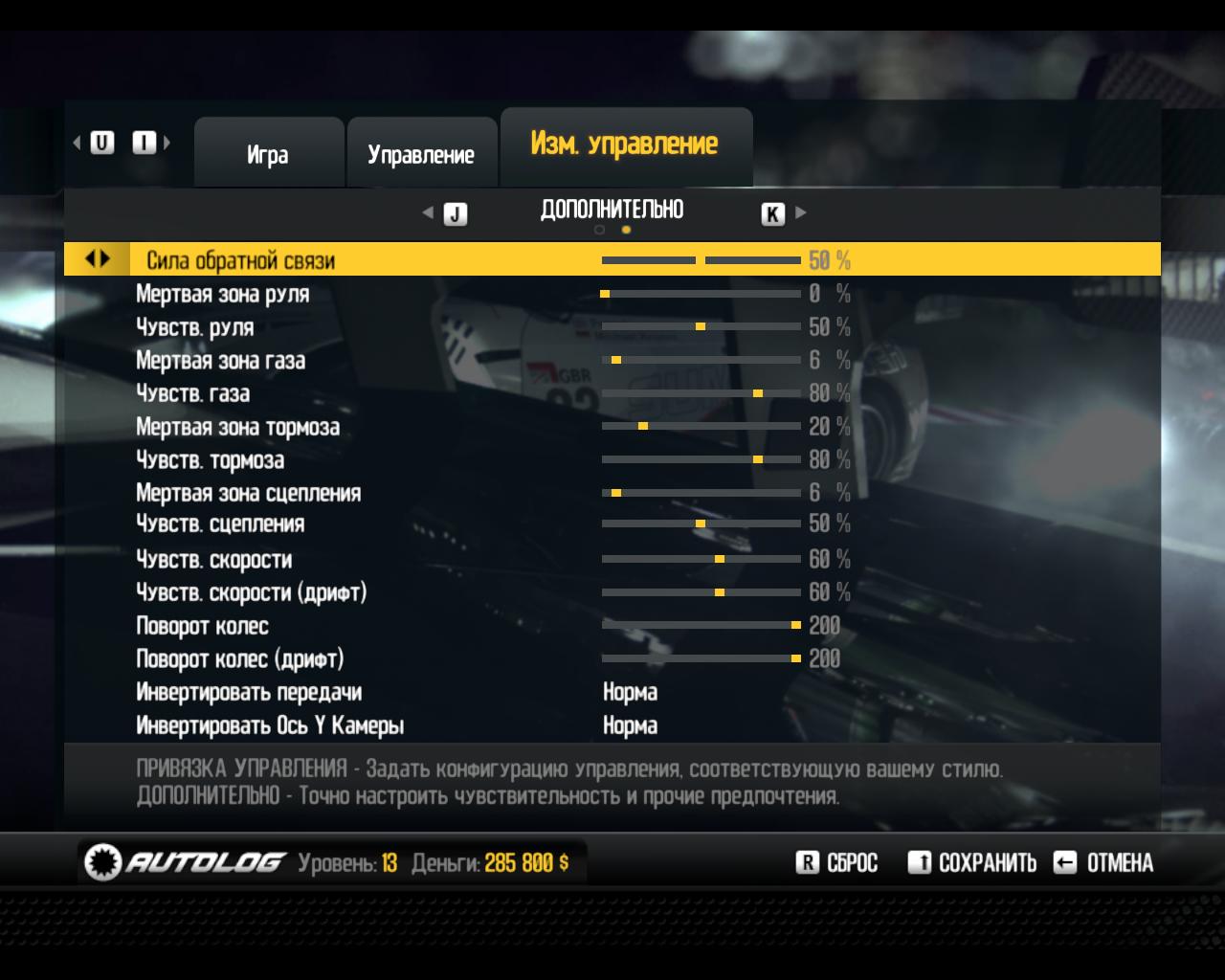Adjust the Чувств. сцепления slider
The height and width of the screenshot is (980, 1225).
(701, 524)
